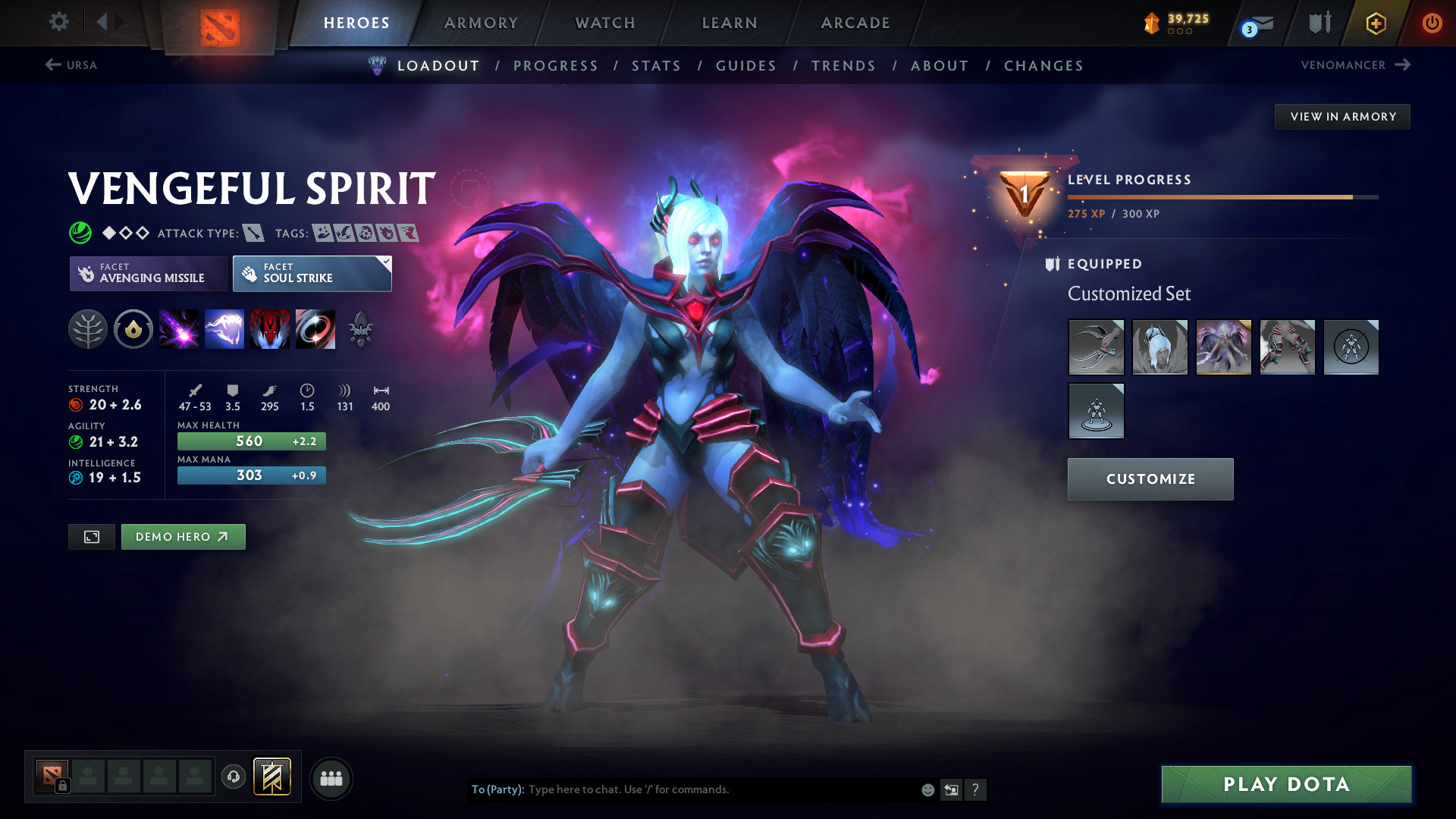The height and width of the screenshot is (819, 1456).
Task: Open the talent tree icon
Action: click(x=88, y=328)
